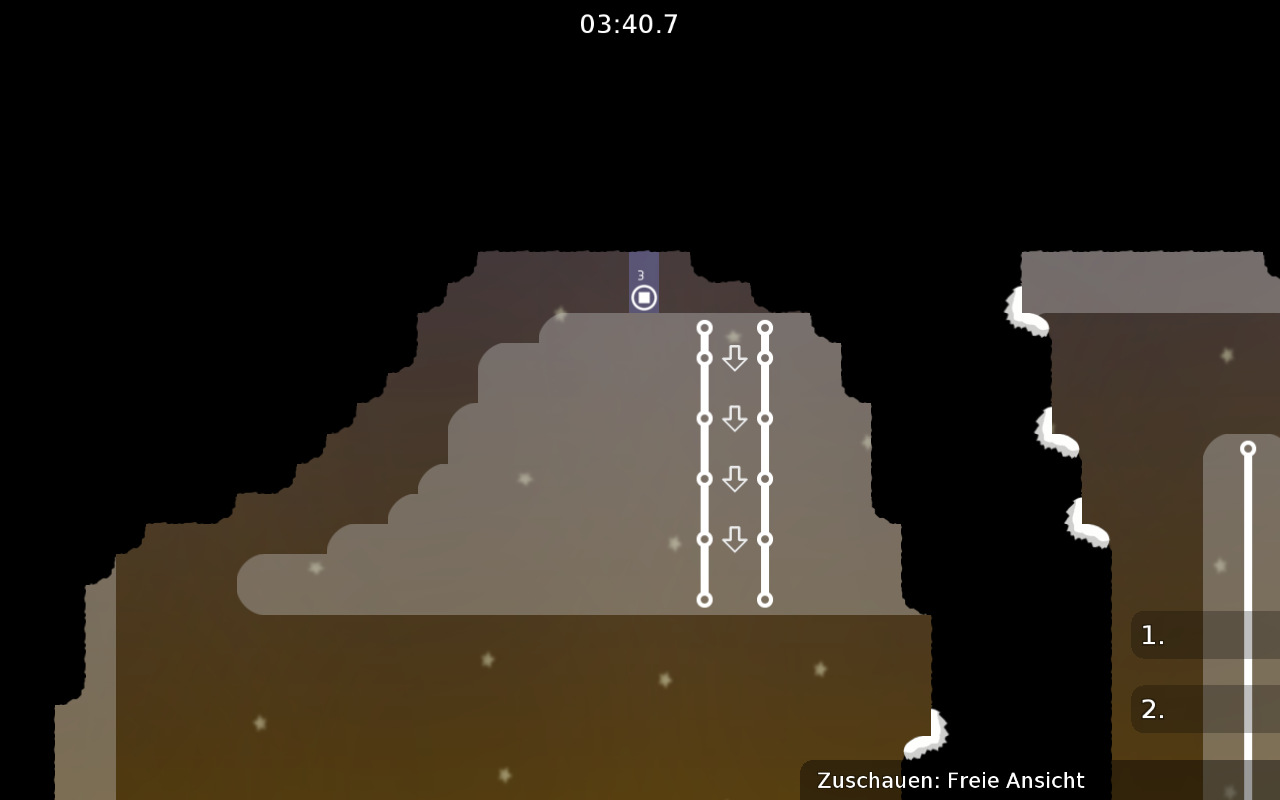The image size is (1280, 800).
Task: Click the race timer 03:40.7
Action: coord(629,24)
